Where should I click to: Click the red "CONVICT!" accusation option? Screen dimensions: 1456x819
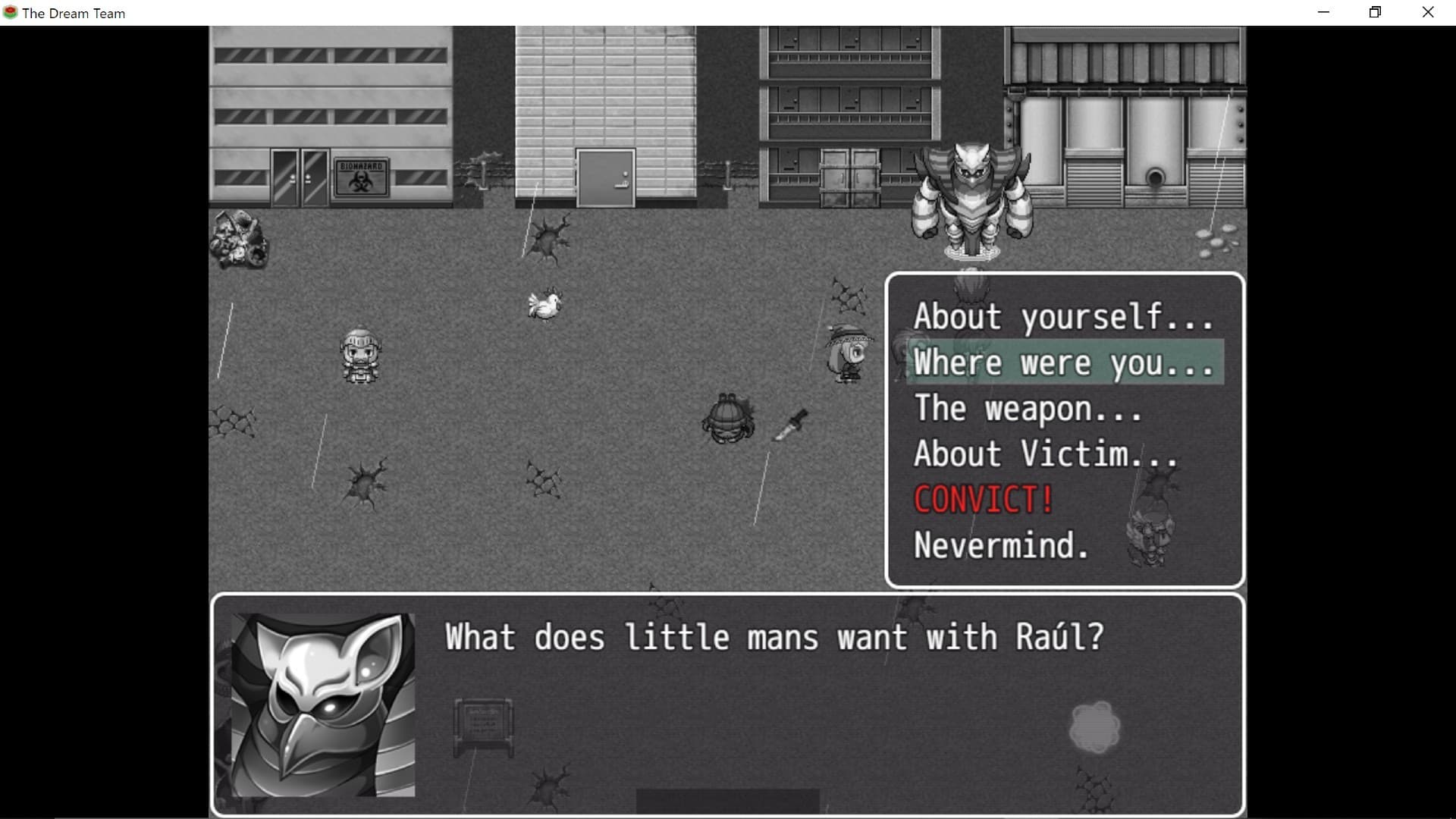[982, 500]
